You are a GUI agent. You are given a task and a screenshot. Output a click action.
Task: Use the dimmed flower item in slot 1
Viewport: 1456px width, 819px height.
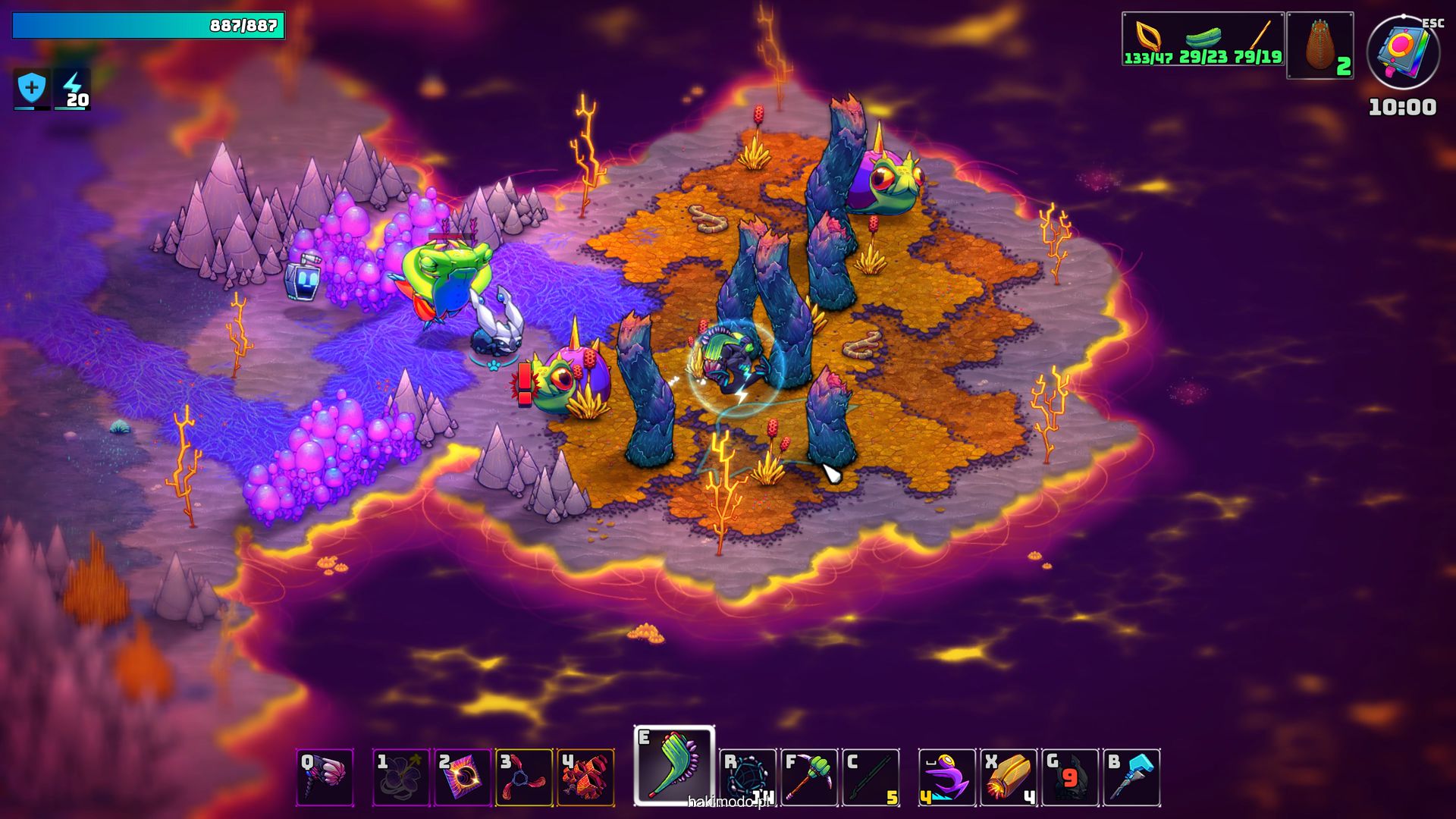pyautogui.click(x=400, y=777)
